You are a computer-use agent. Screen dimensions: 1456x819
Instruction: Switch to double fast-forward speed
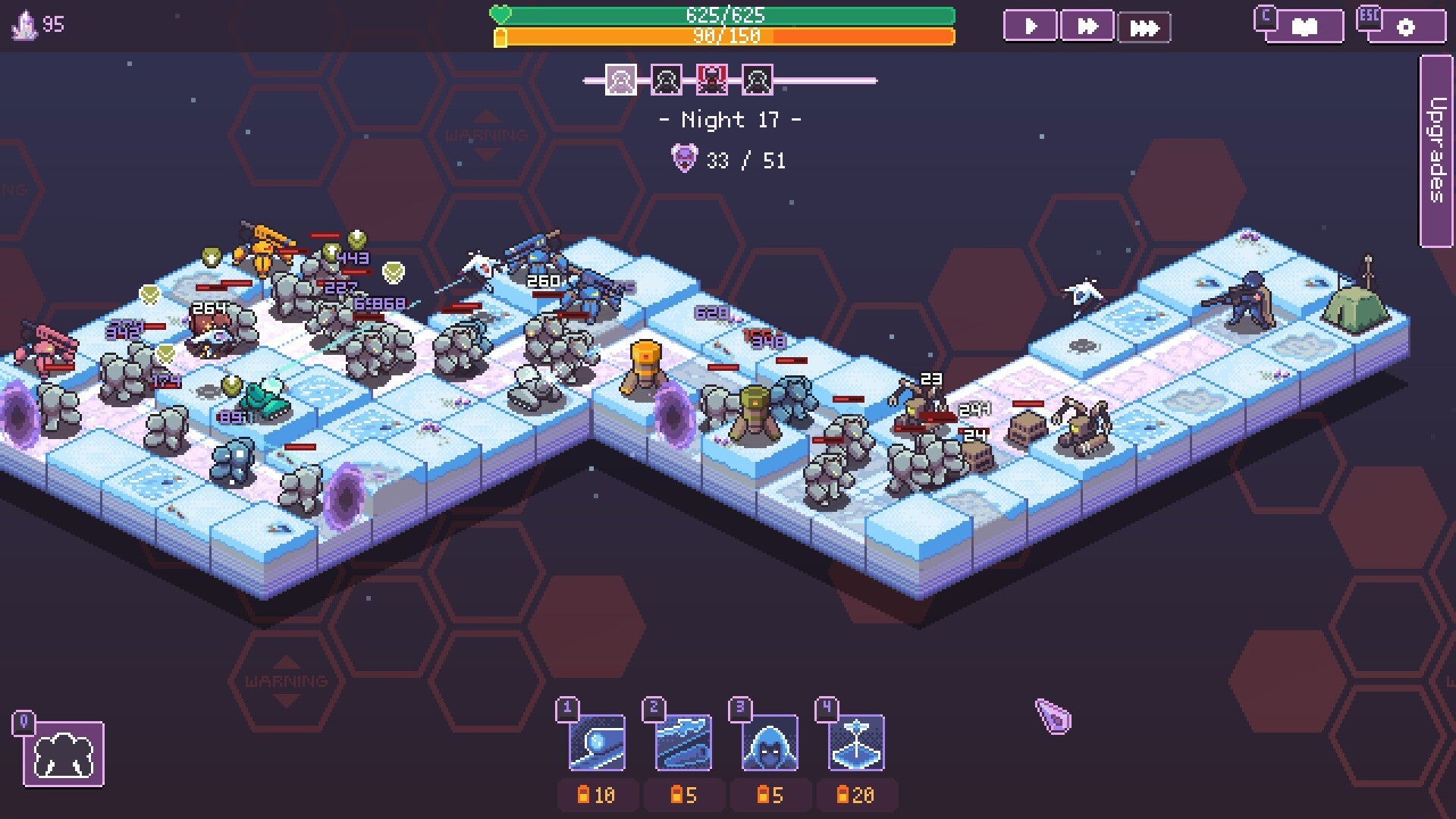click(x=1087, y=27)
